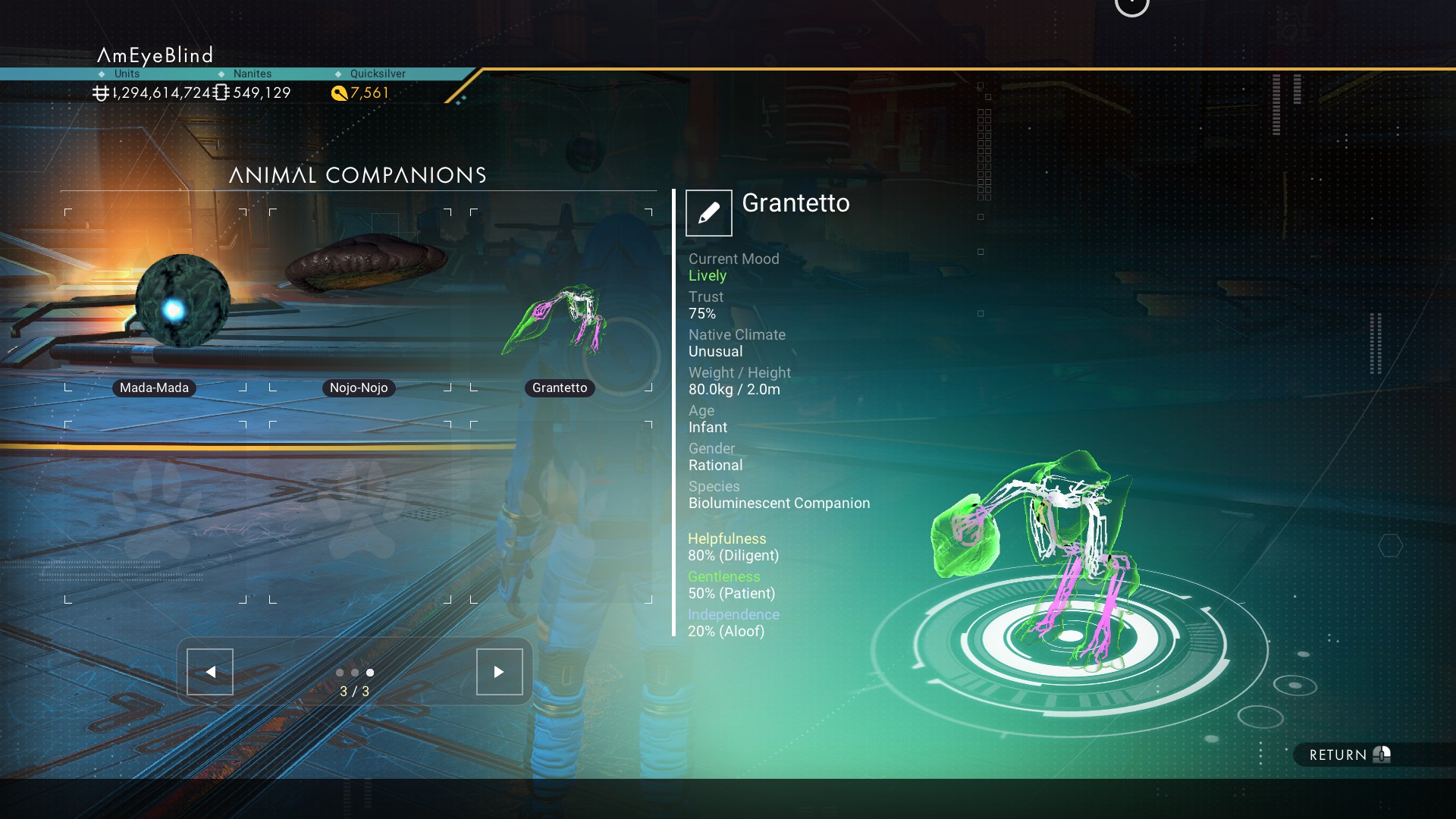Select the Grantetto companion slot
Image resolution: width=1456 pixels, height=819 pixels.
click(560, 300)
